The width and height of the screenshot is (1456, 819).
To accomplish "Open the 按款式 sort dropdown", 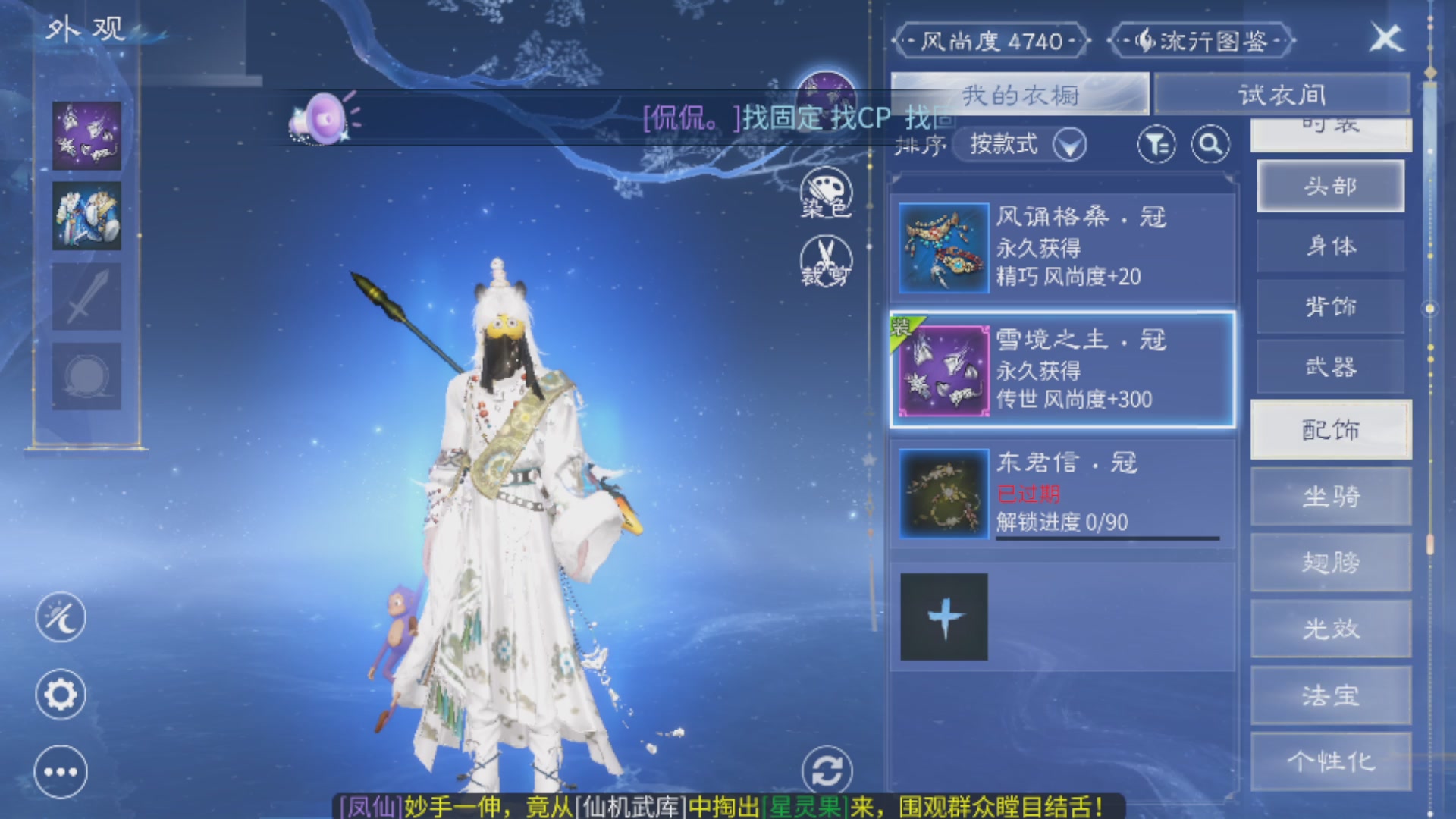I will point(1016,144).
